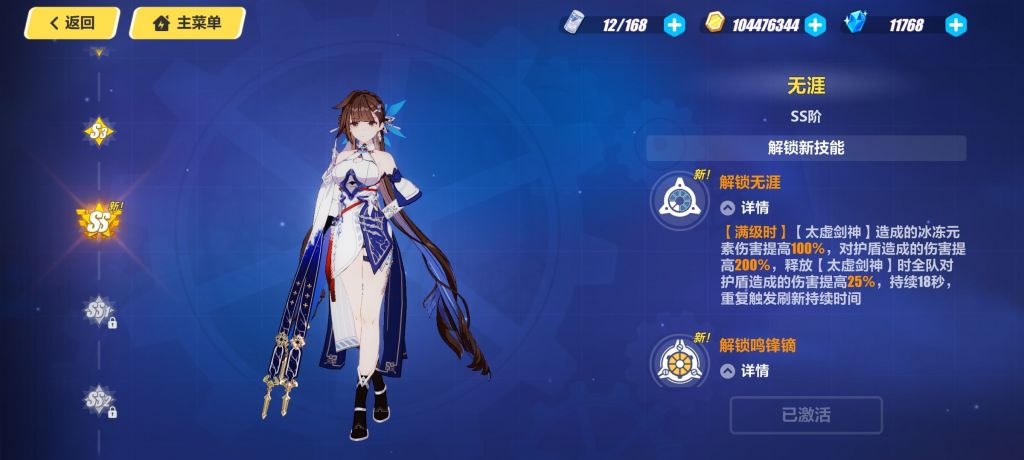
Task: Select the locked SS2 rank node
Action: (x=98, y=400)
